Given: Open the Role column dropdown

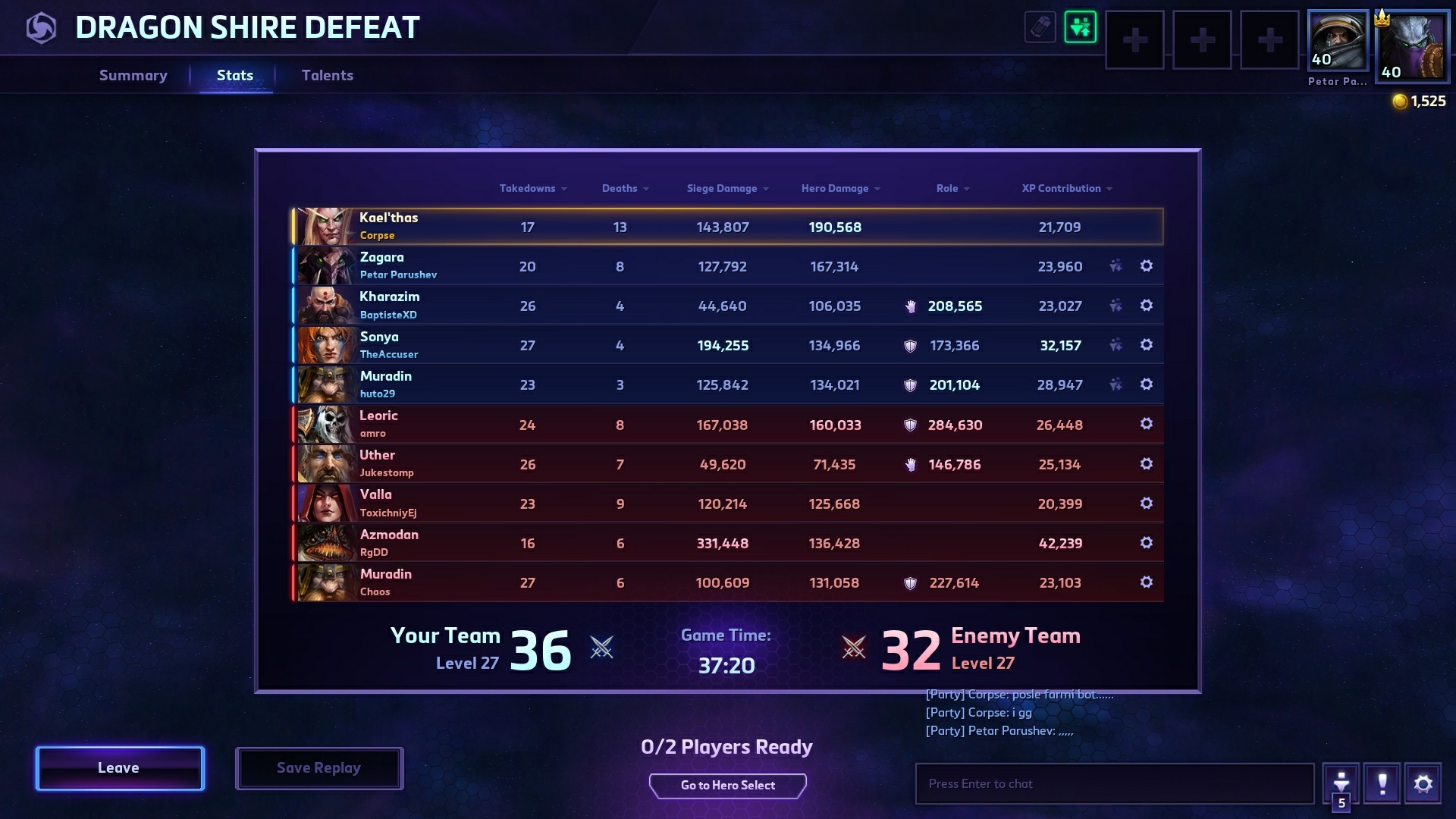Looking at the screenshot, I should [x=952, y=188].
